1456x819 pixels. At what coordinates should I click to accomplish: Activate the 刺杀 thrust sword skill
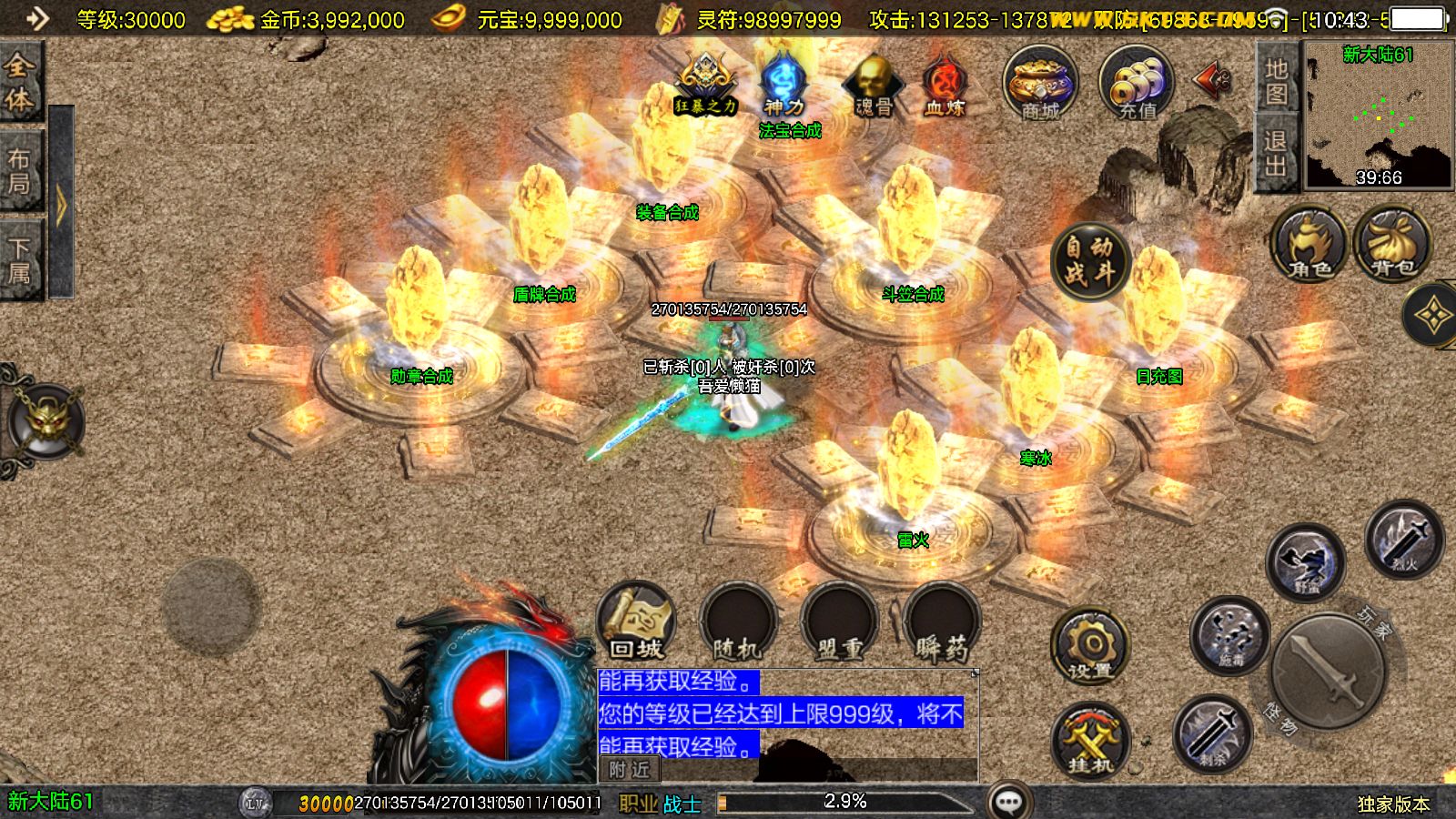tap(1212, 733)
